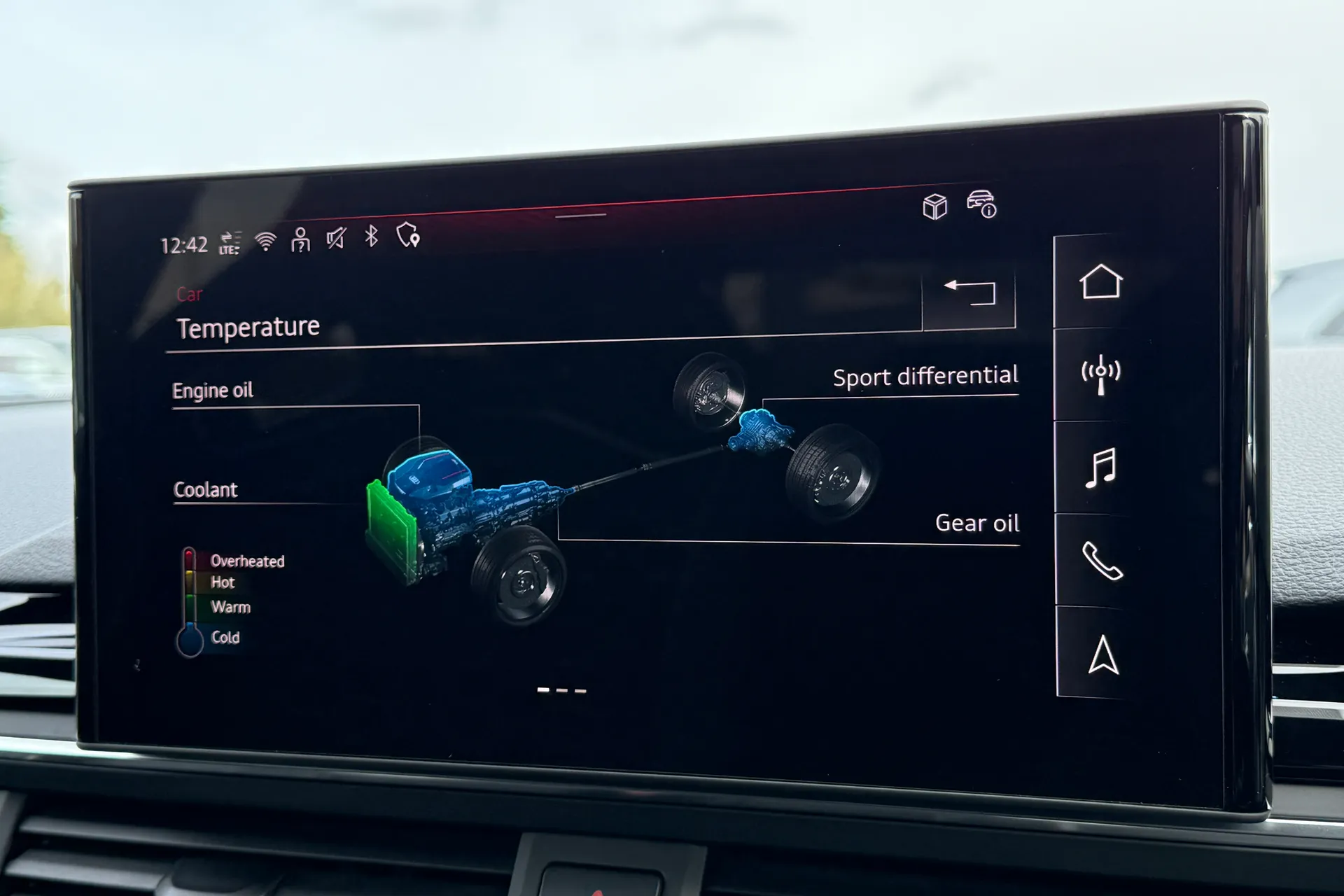This screenshot has width=1344, height=896.
Task: Tap the page indicator dots
Action: tap(560, 689)
